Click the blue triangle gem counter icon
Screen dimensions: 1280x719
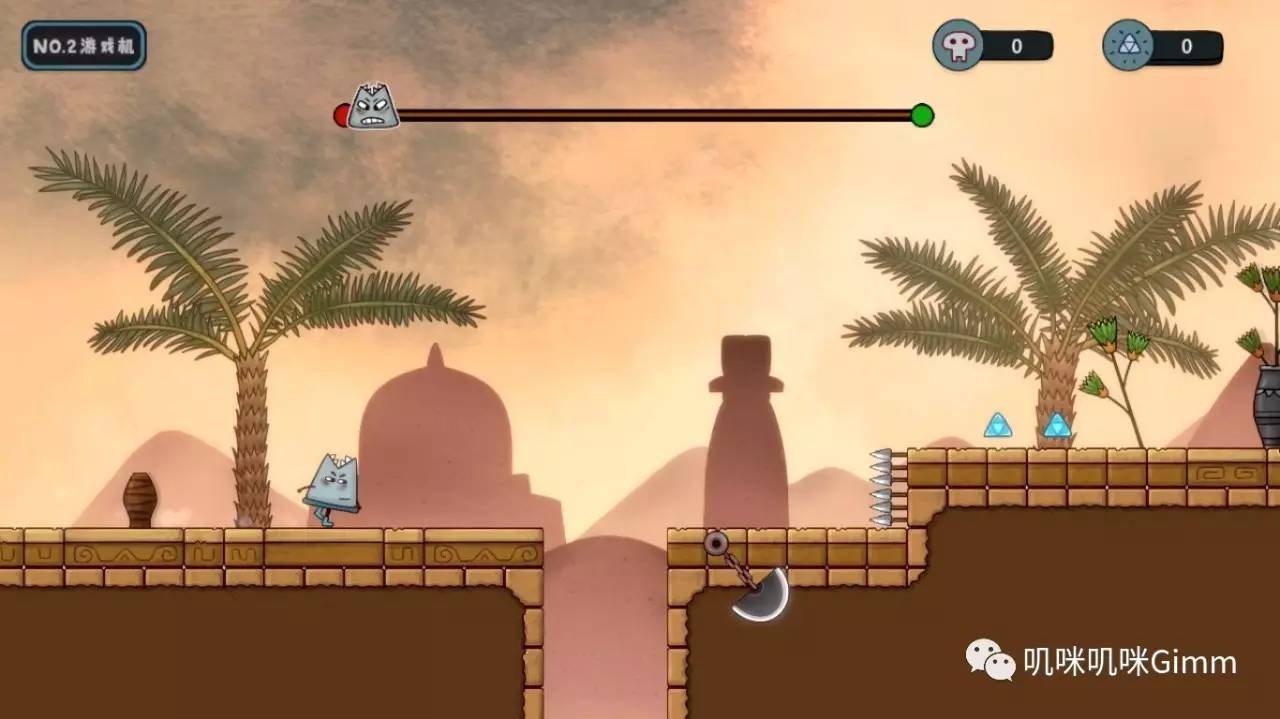tap(1128, 46)
